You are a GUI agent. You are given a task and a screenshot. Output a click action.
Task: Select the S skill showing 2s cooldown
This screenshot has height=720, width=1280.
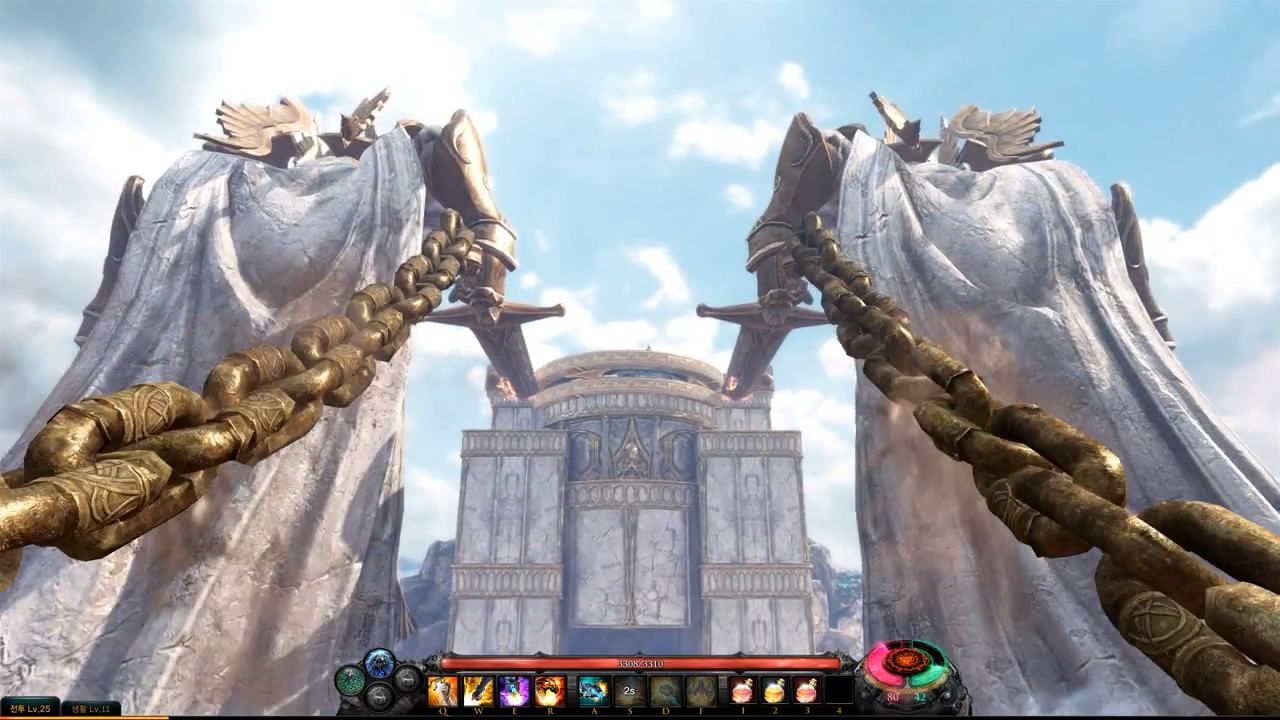pos(629,691)
